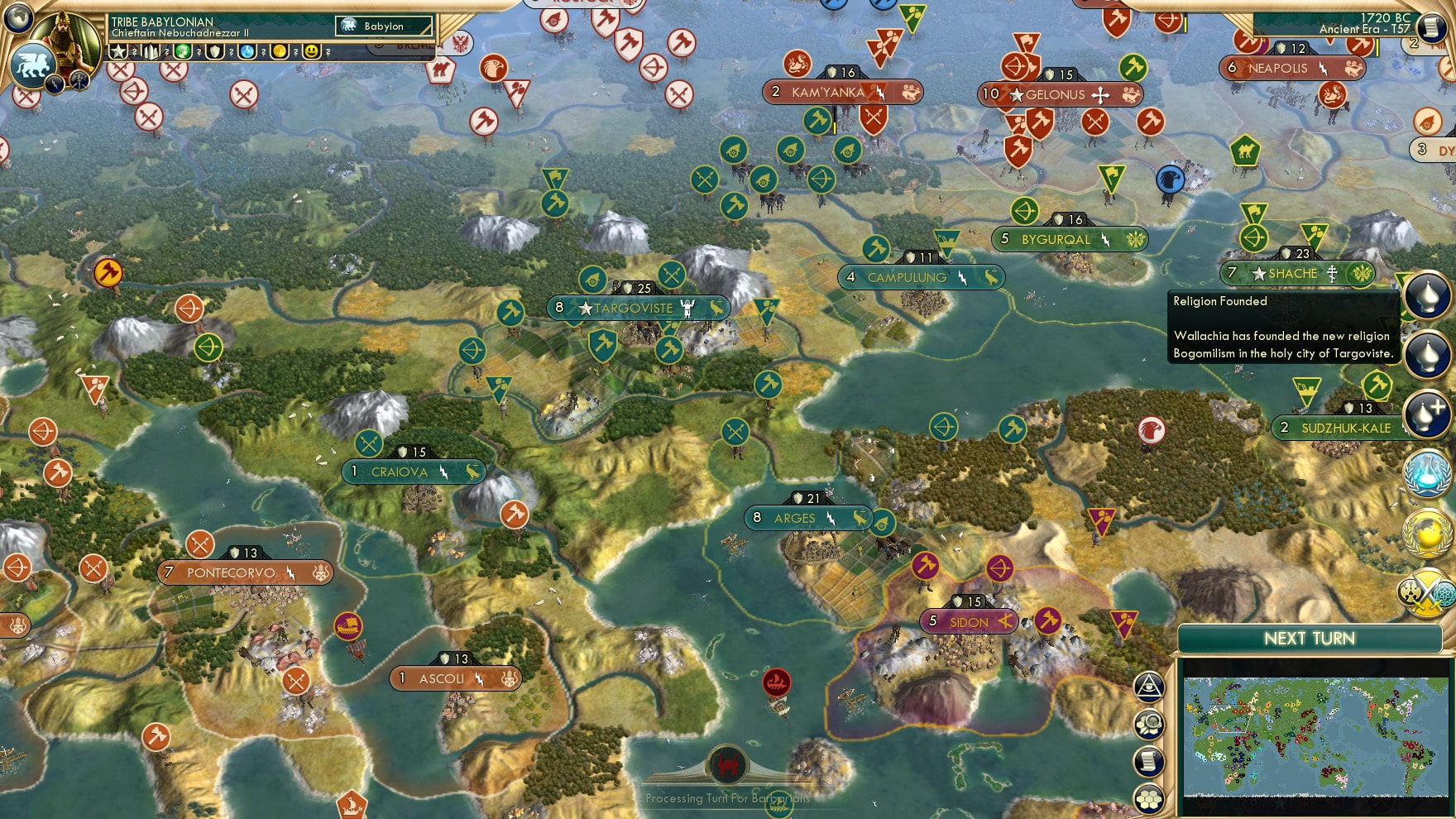Open the scroll menu beside the date

1431,26
